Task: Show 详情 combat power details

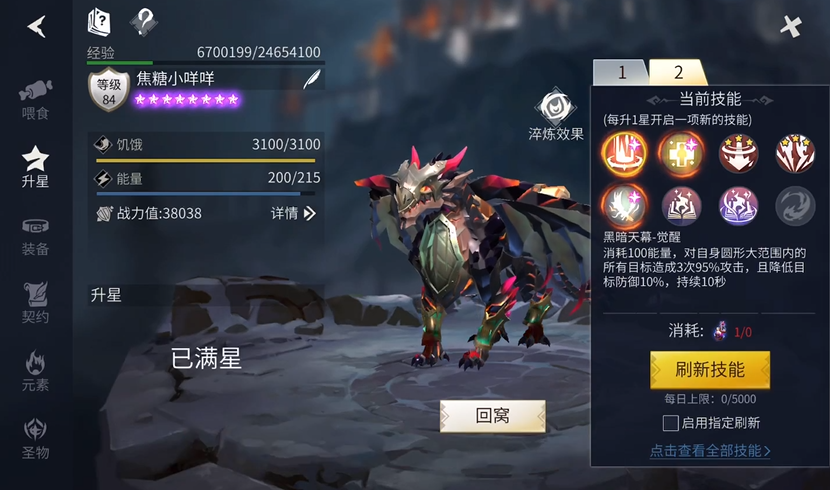Action: [293, 213]
